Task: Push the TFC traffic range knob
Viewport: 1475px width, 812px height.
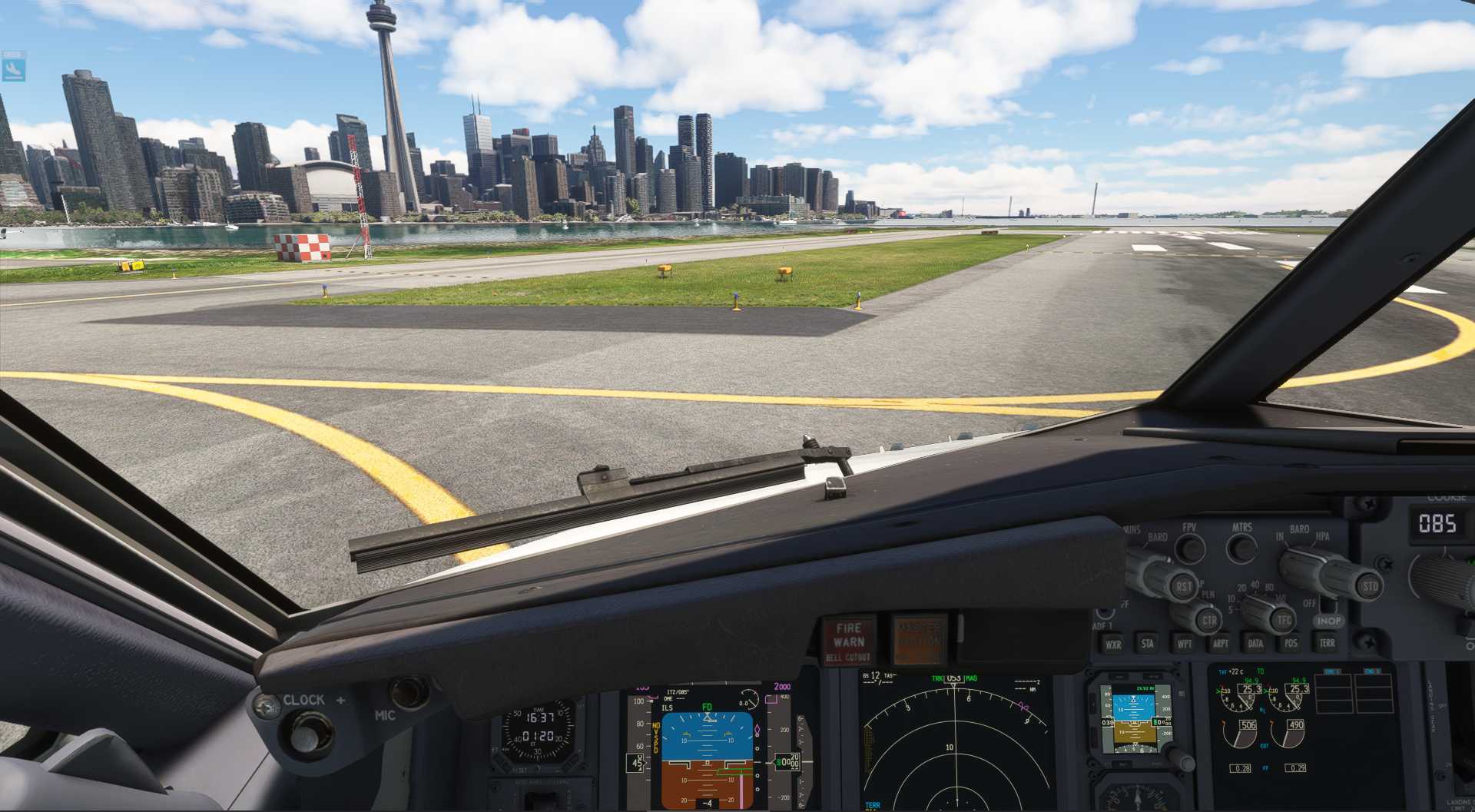Action: (x=1281, y=619)
